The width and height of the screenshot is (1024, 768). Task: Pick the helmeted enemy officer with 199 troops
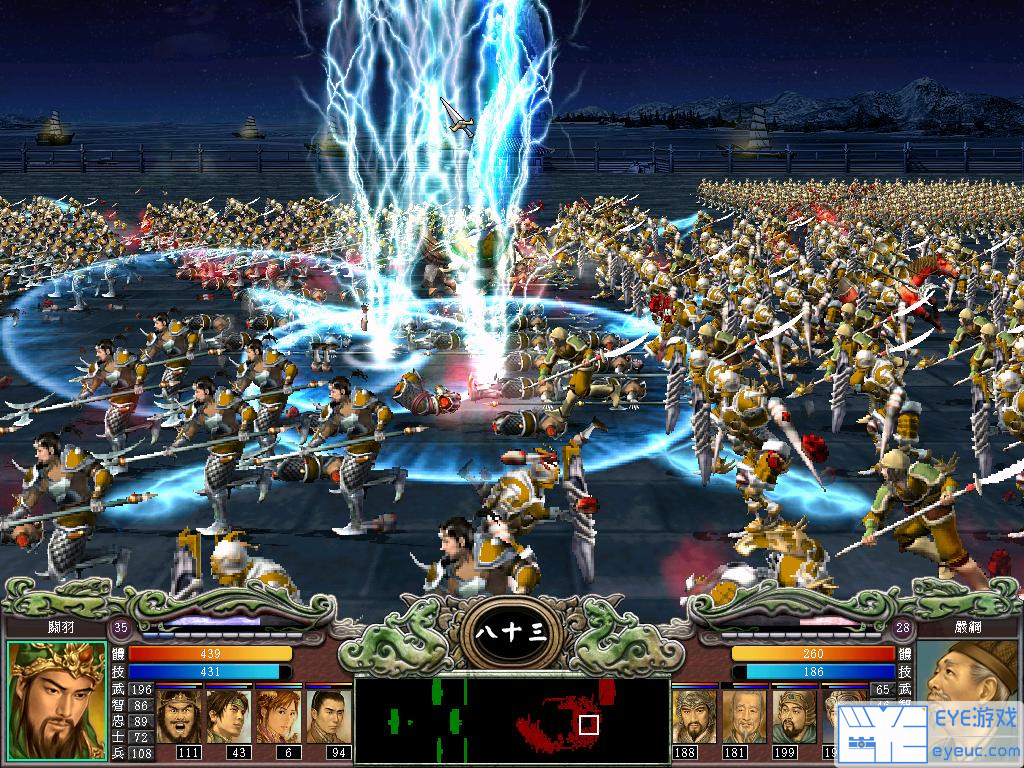pyautogui.click(x=793, y=714)
